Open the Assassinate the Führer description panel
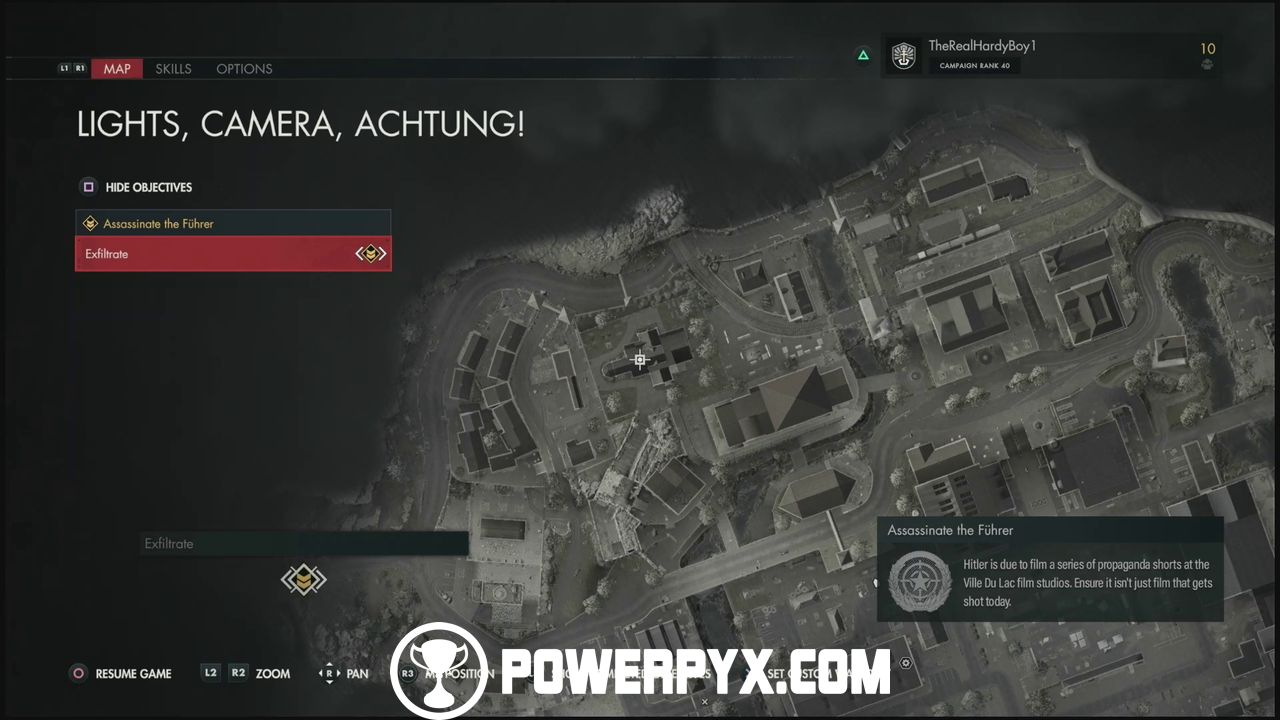The width and height of the screenshot is (1280, 720). pos(1050,570)
